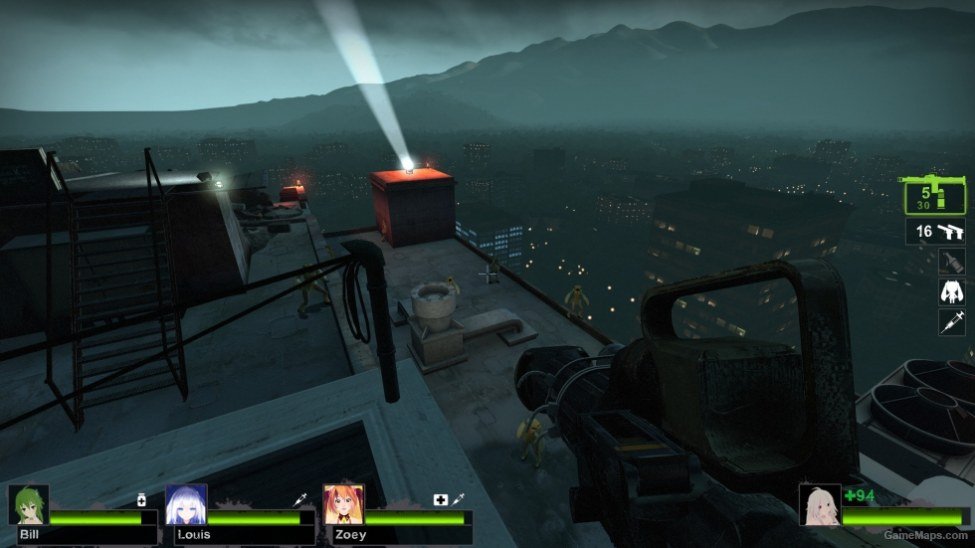The image size is (975, 548).
Task: Click Zoey's orange-haired portrait
Action: tap(343, 505)
